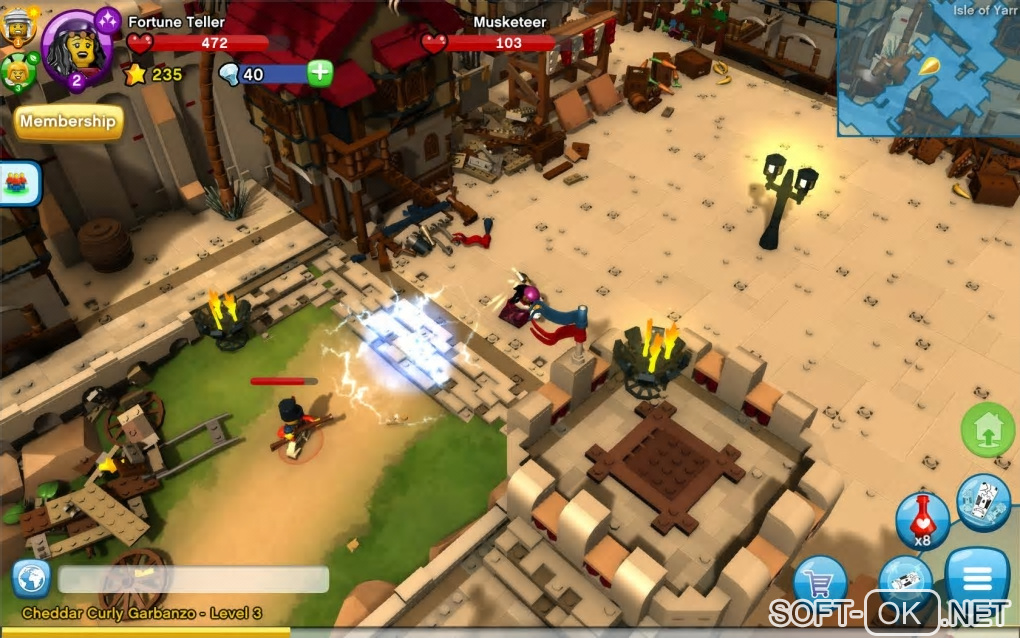Tap the green home return button

click(x=987, y=429)
